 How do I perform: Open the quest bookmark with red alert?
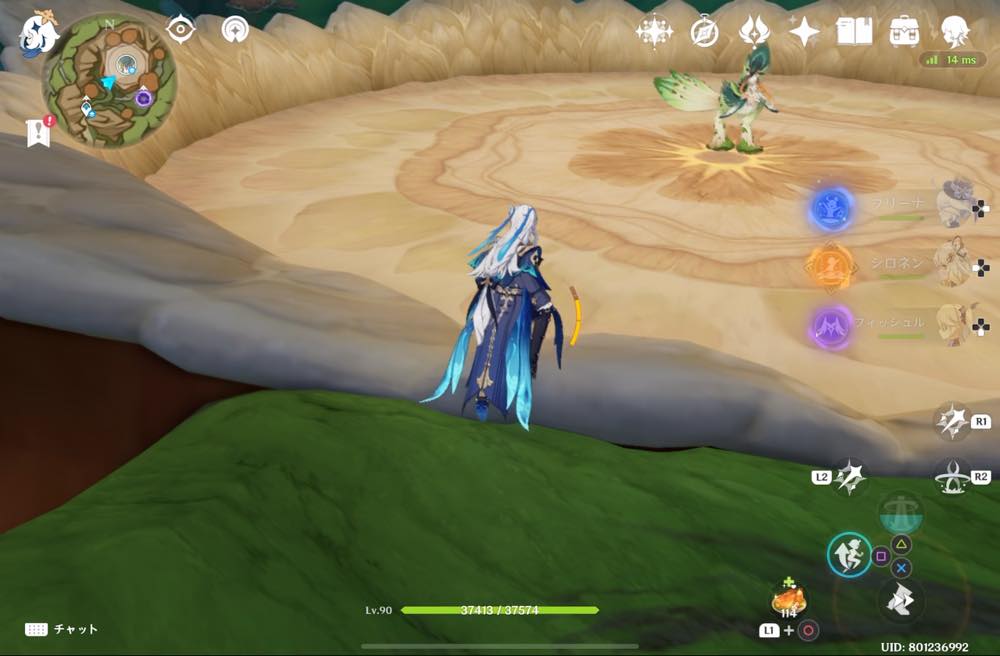click(40, 132)
